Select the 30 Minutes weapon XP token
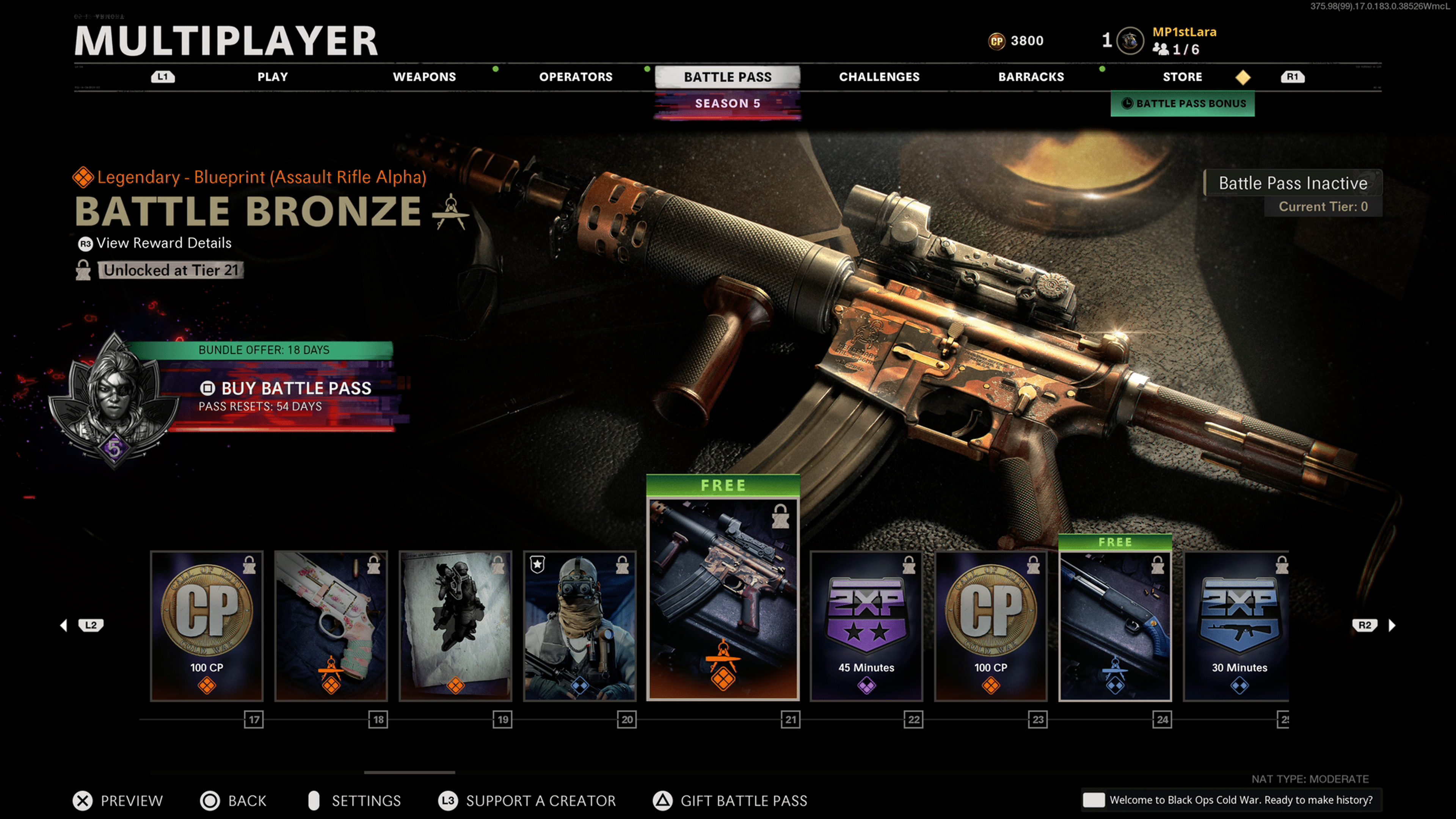The image size is (1456, 819). (x=1238, y=626)
